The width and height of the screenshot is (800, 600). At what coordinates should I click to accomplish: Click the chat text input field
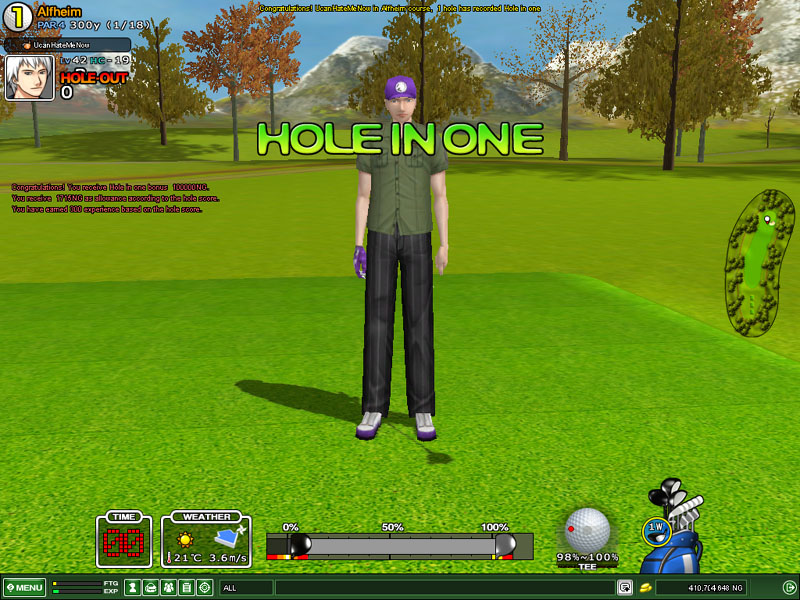444,587
